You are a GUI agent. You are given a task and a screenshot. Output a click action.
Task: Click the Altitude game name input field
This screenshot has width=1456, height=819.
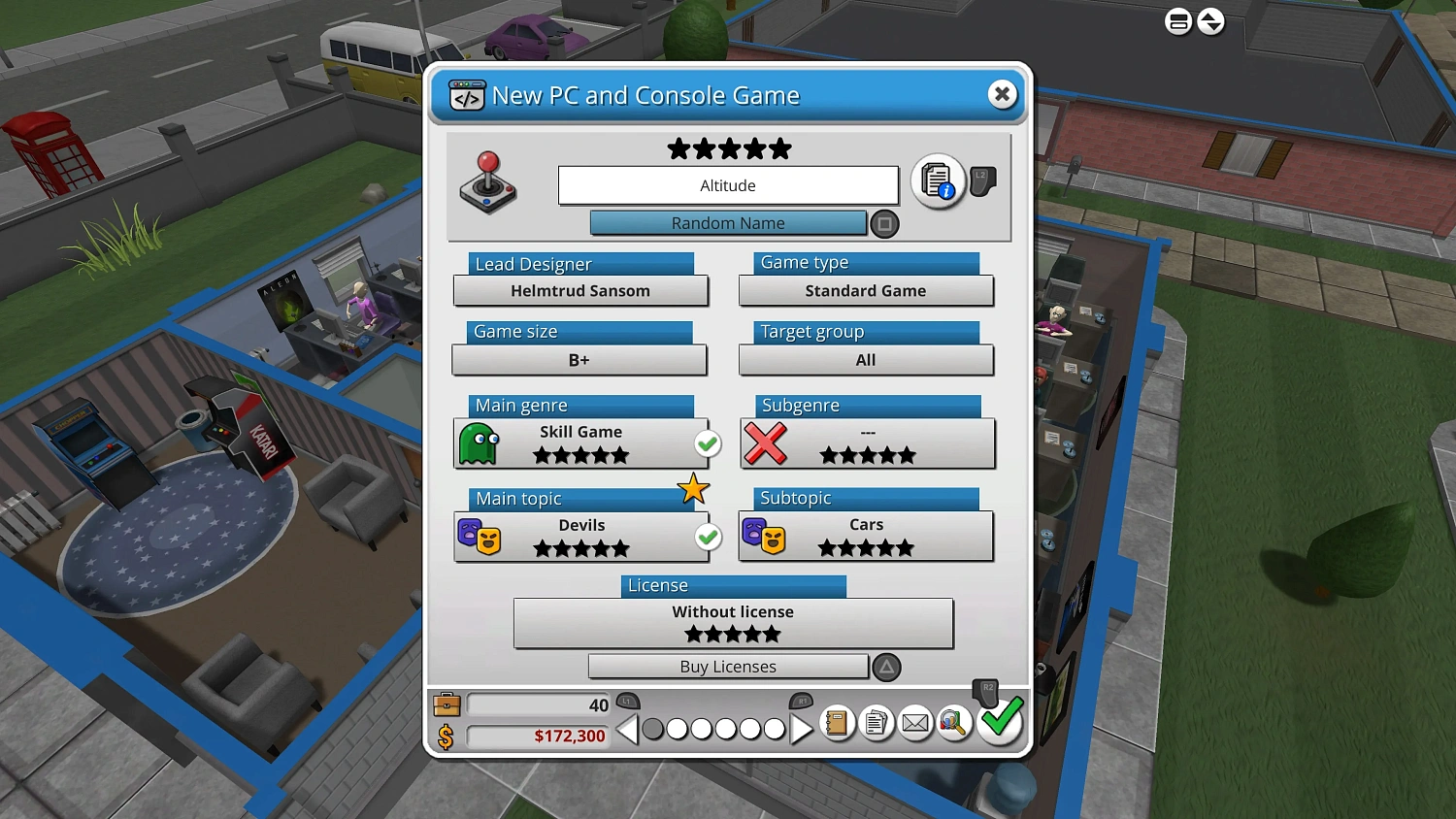click(727, 185)
